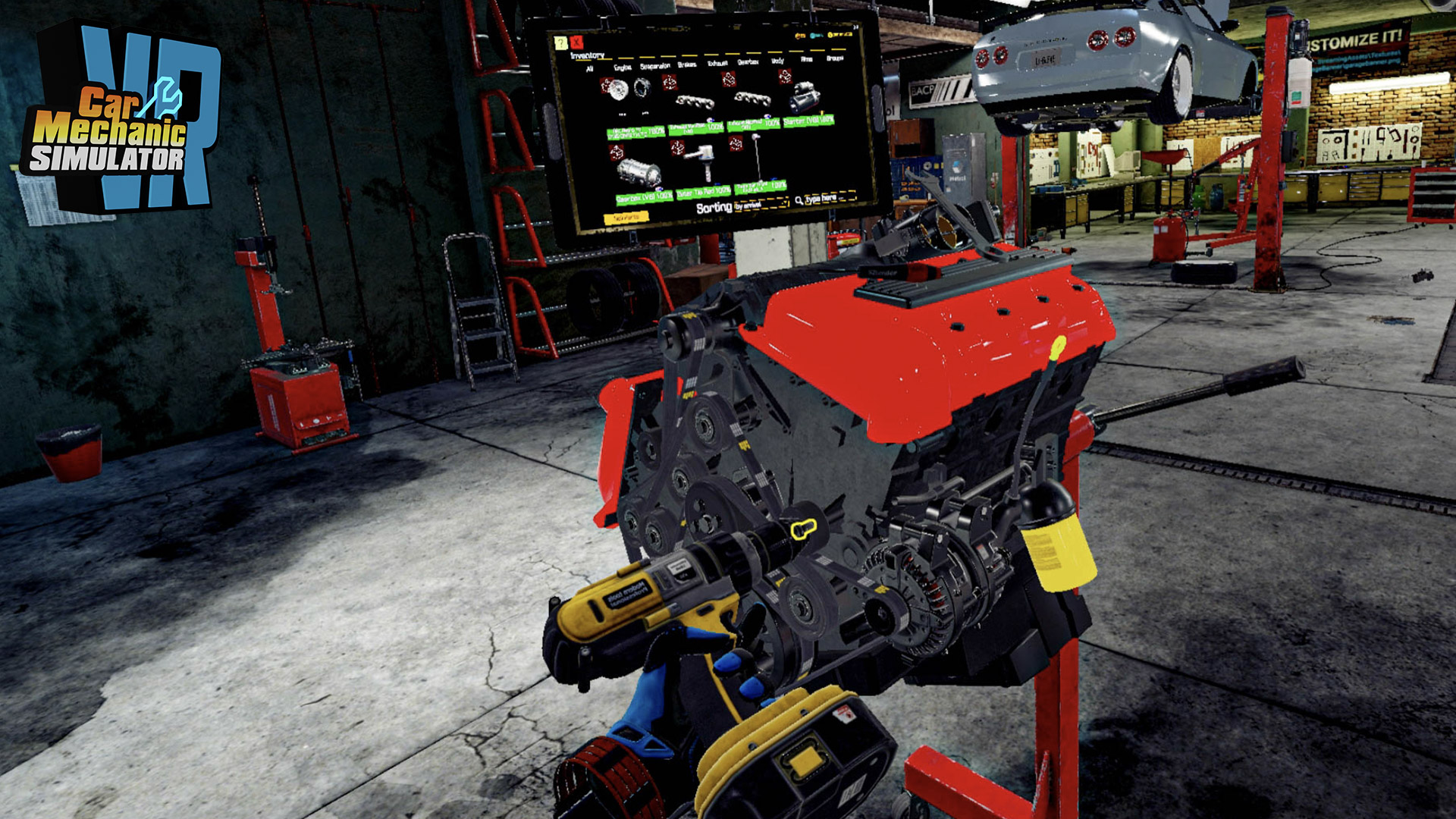Screen dimensions: 1456x819
Task: Select the Exhaust category tab
Action: [717, 64]
